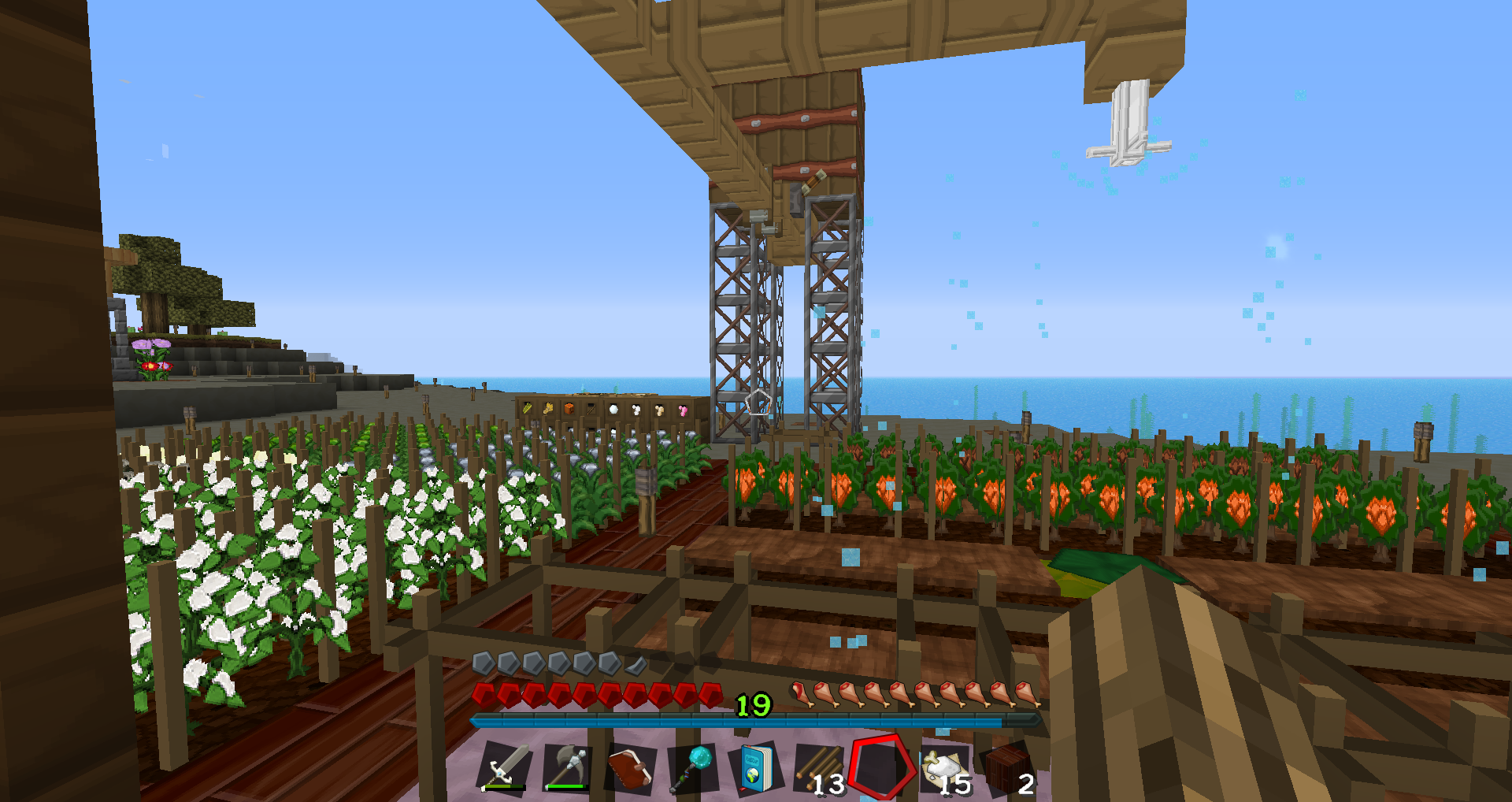Select the white powder stack of 15
This screenshot has width=1512, height=802.
point(944,768)
